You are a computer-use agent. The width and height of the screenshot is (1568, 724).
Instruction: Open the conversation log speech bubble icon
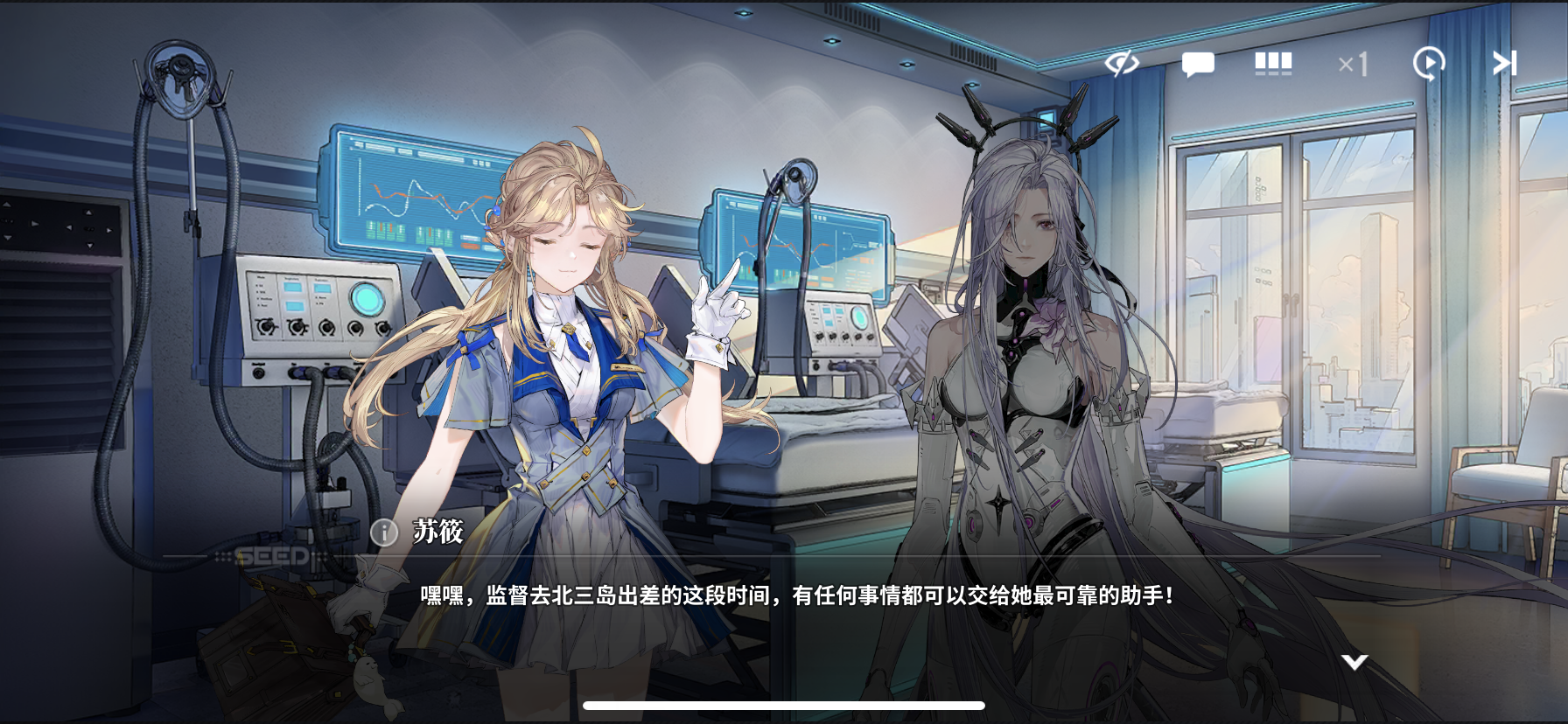tap(1199, 62)
